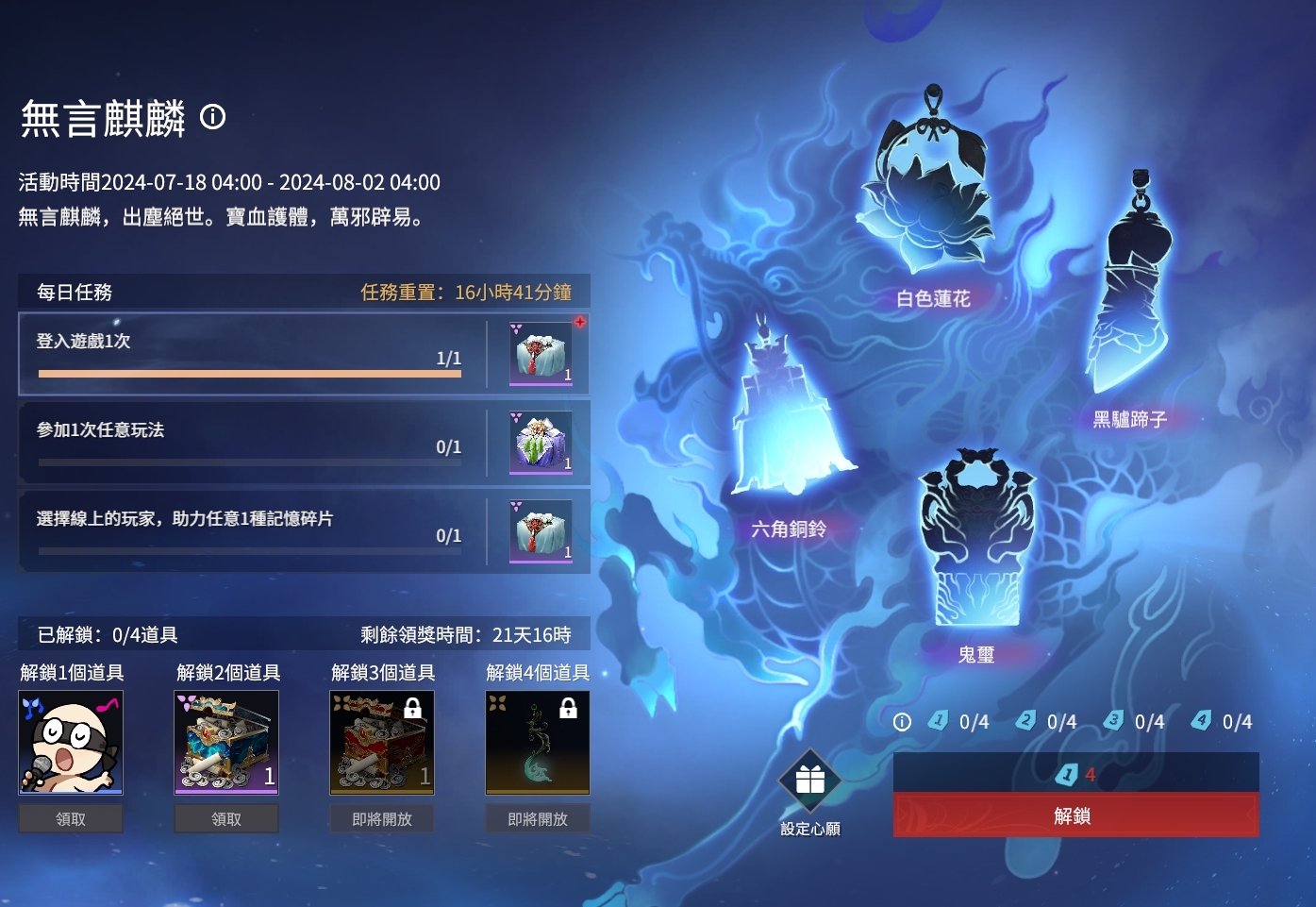This screenshot has height=907, width=1316.
Task: Click the reward icon for 登入遊戲1次
Action: click(x=540, y=354)
